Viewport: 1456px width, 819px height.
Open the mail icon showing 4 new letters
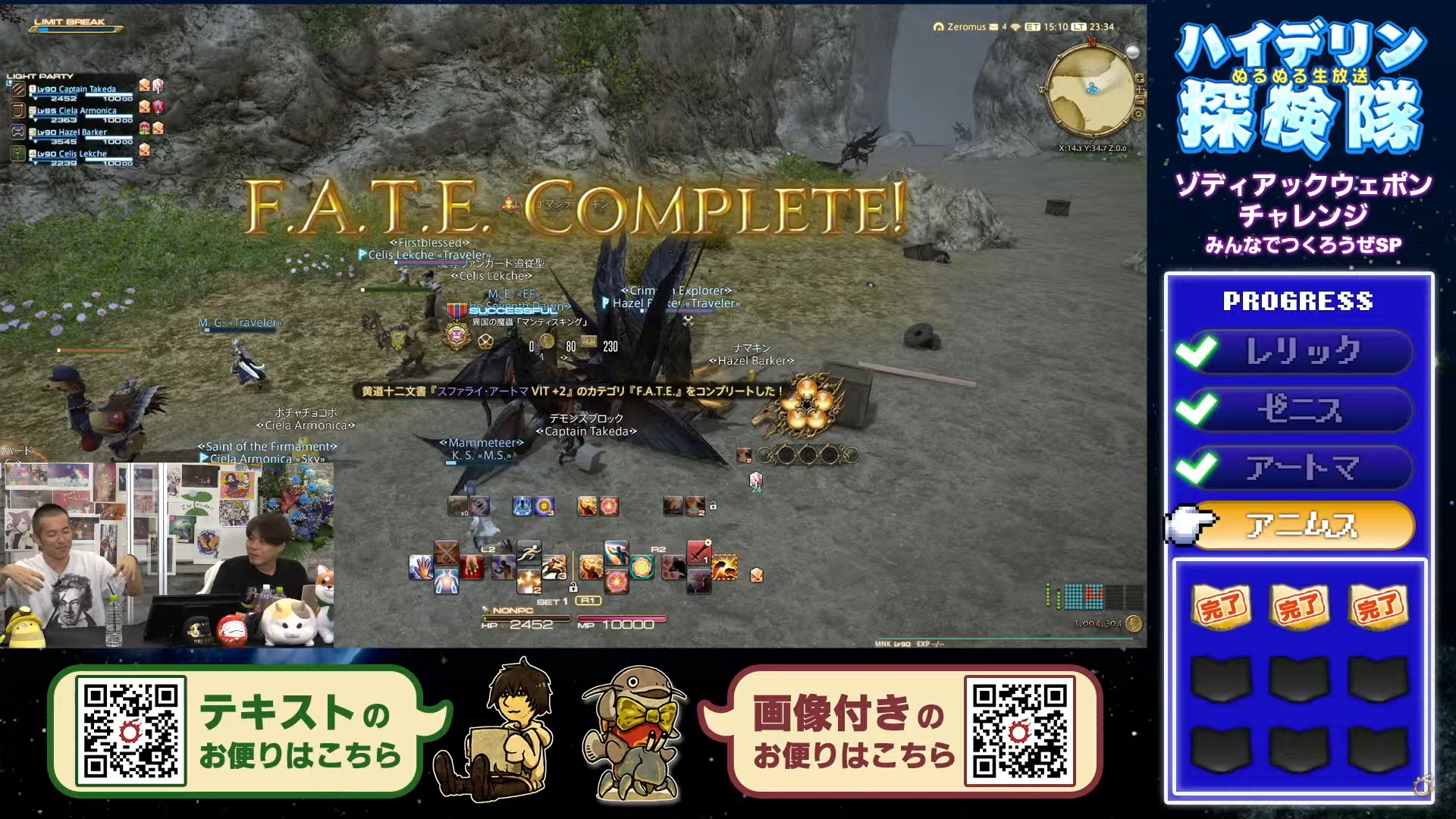pyautogui.click(x=993, y=27)
